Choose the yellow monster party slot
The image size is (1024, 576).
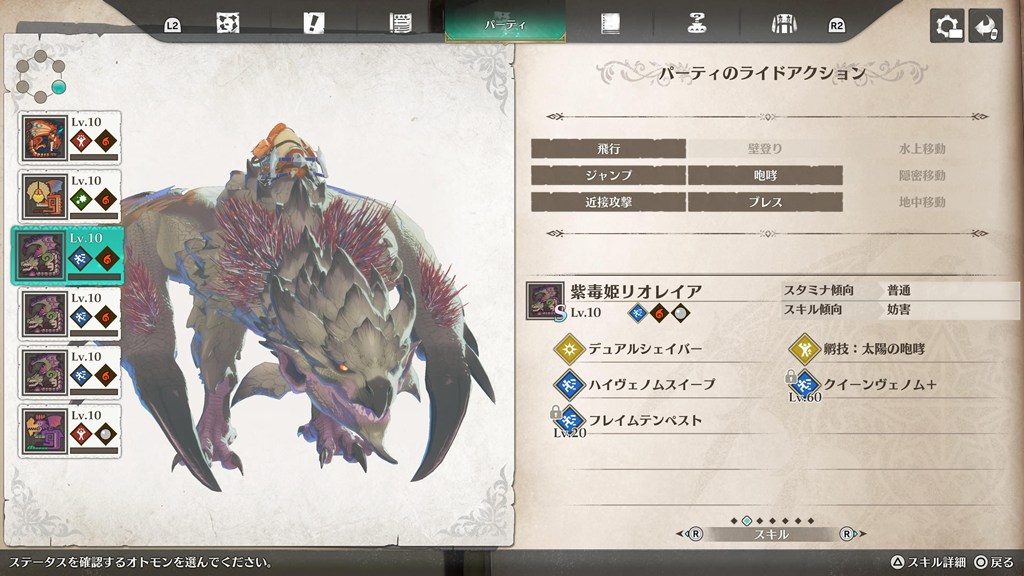pyautogui.click(x=70, y=197)
